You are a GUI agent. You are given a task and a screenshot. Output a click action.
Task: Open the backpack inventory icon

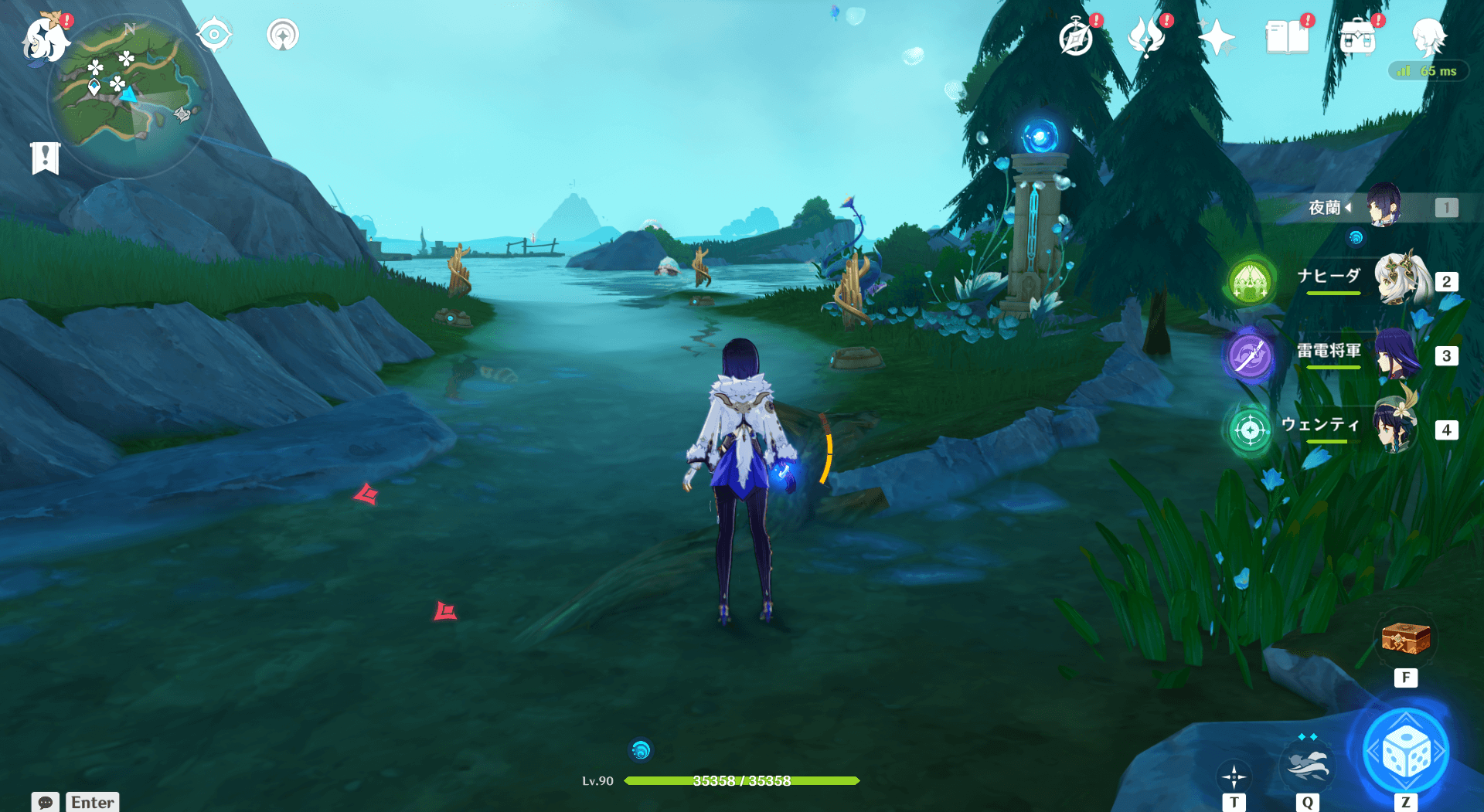[x=1358, y=38]
